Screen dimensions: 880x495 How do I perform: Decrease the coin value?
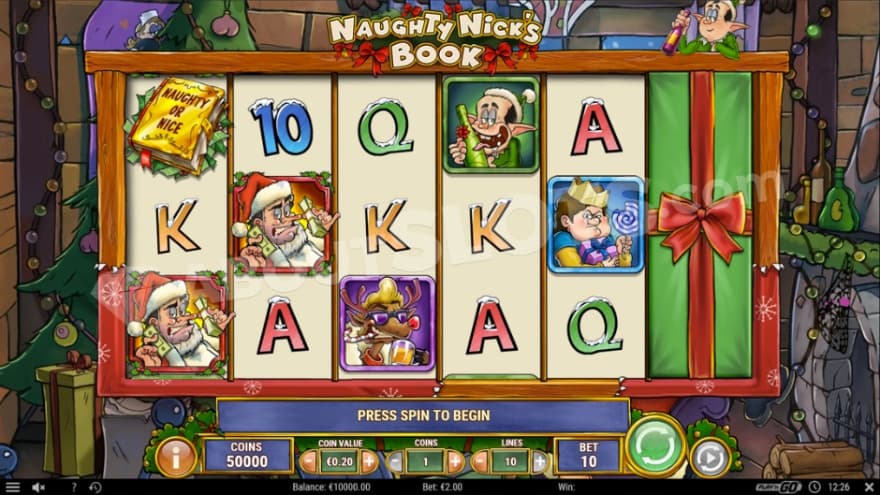(x=309, y=461)
